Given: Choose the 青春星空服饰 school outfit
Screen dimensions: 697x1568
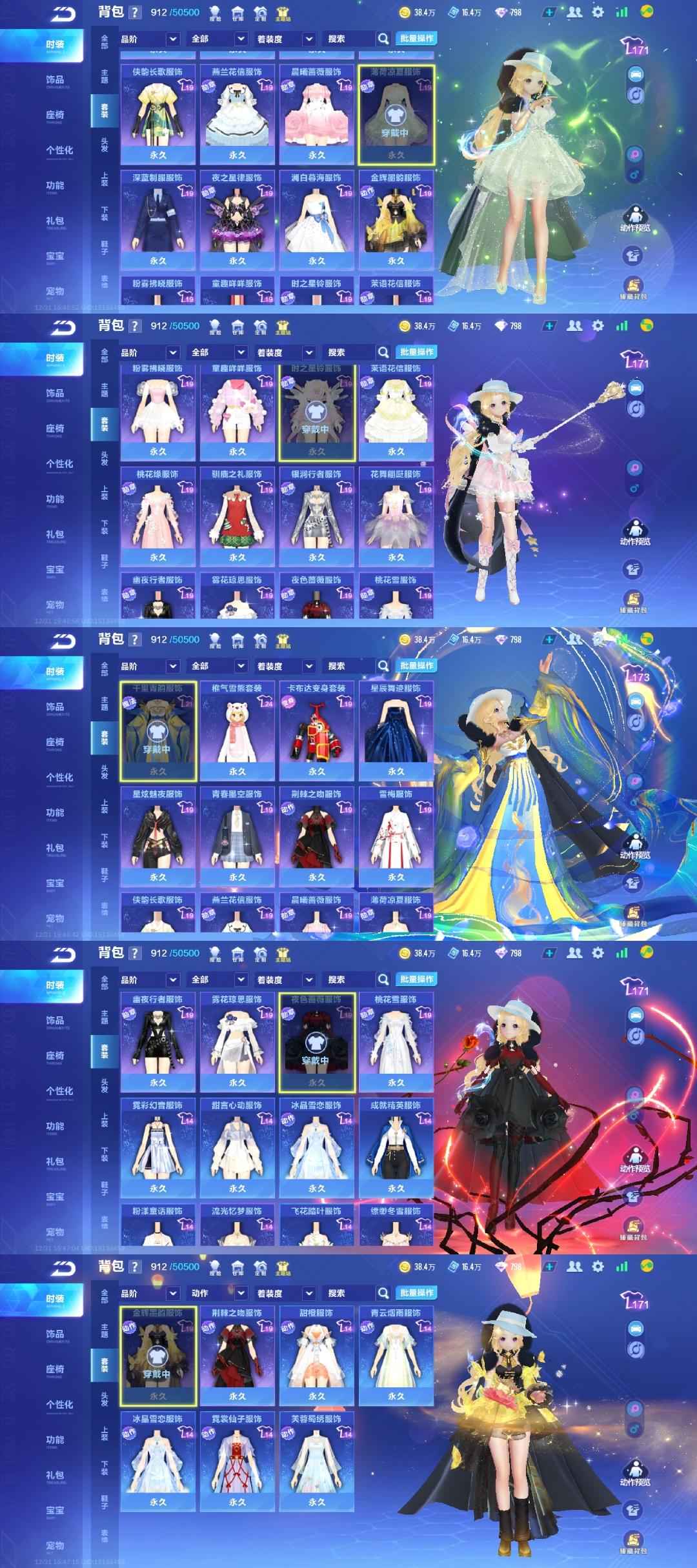Looking at the screenshot, I should tap(237, 836).
